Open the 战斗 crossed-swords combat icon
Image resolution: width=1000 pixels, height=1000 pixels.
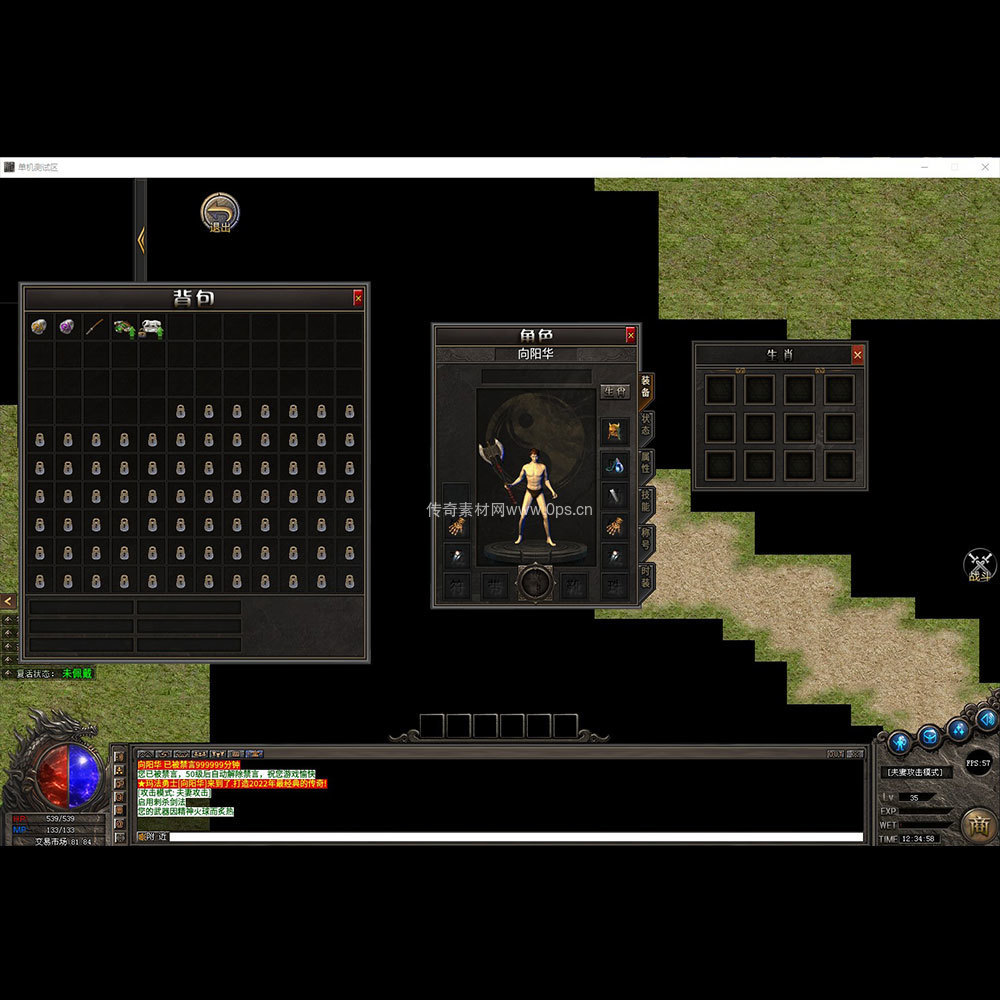(980, 565)
